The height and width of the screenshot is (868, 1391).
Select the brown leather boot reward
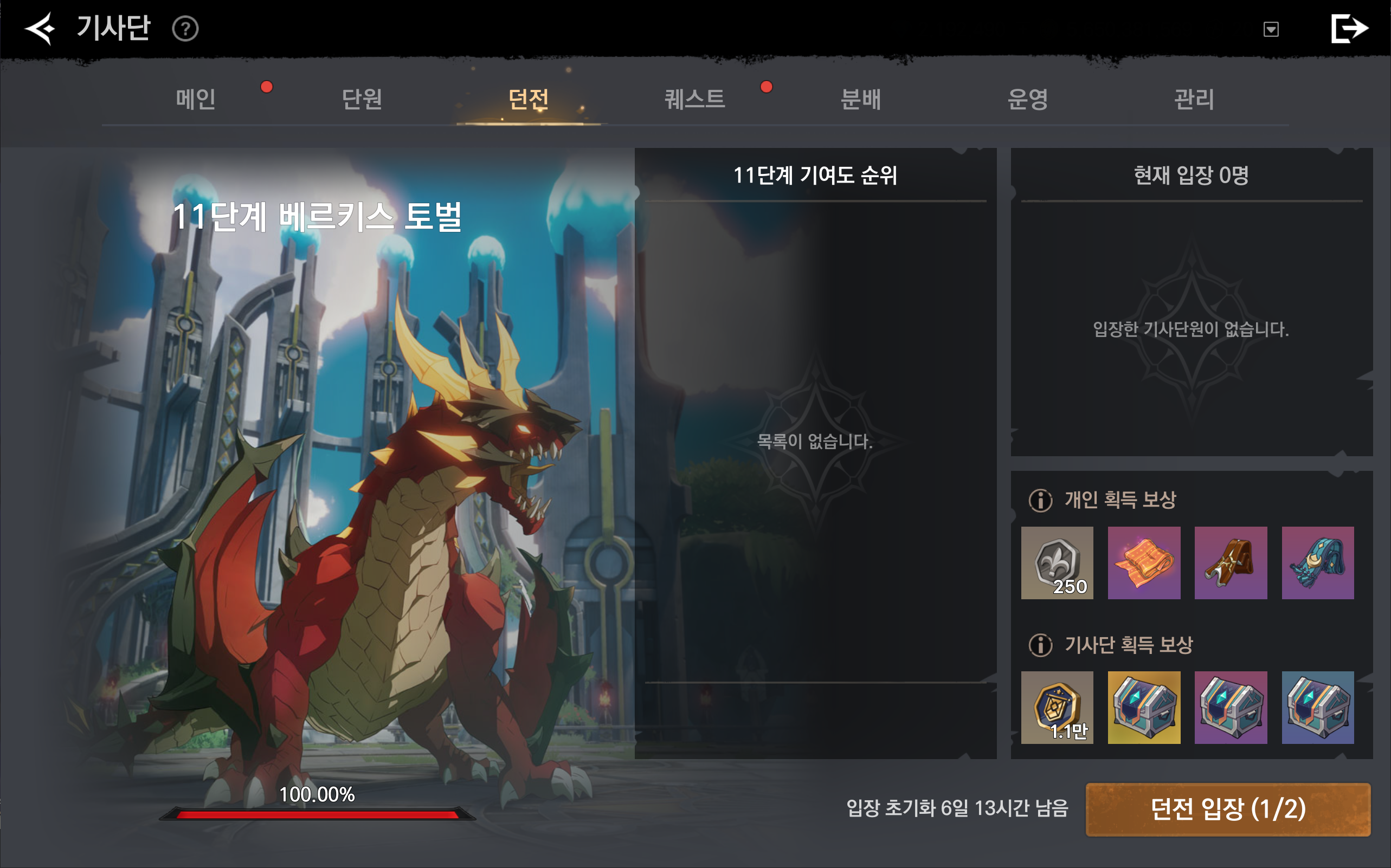[1230, 562]
